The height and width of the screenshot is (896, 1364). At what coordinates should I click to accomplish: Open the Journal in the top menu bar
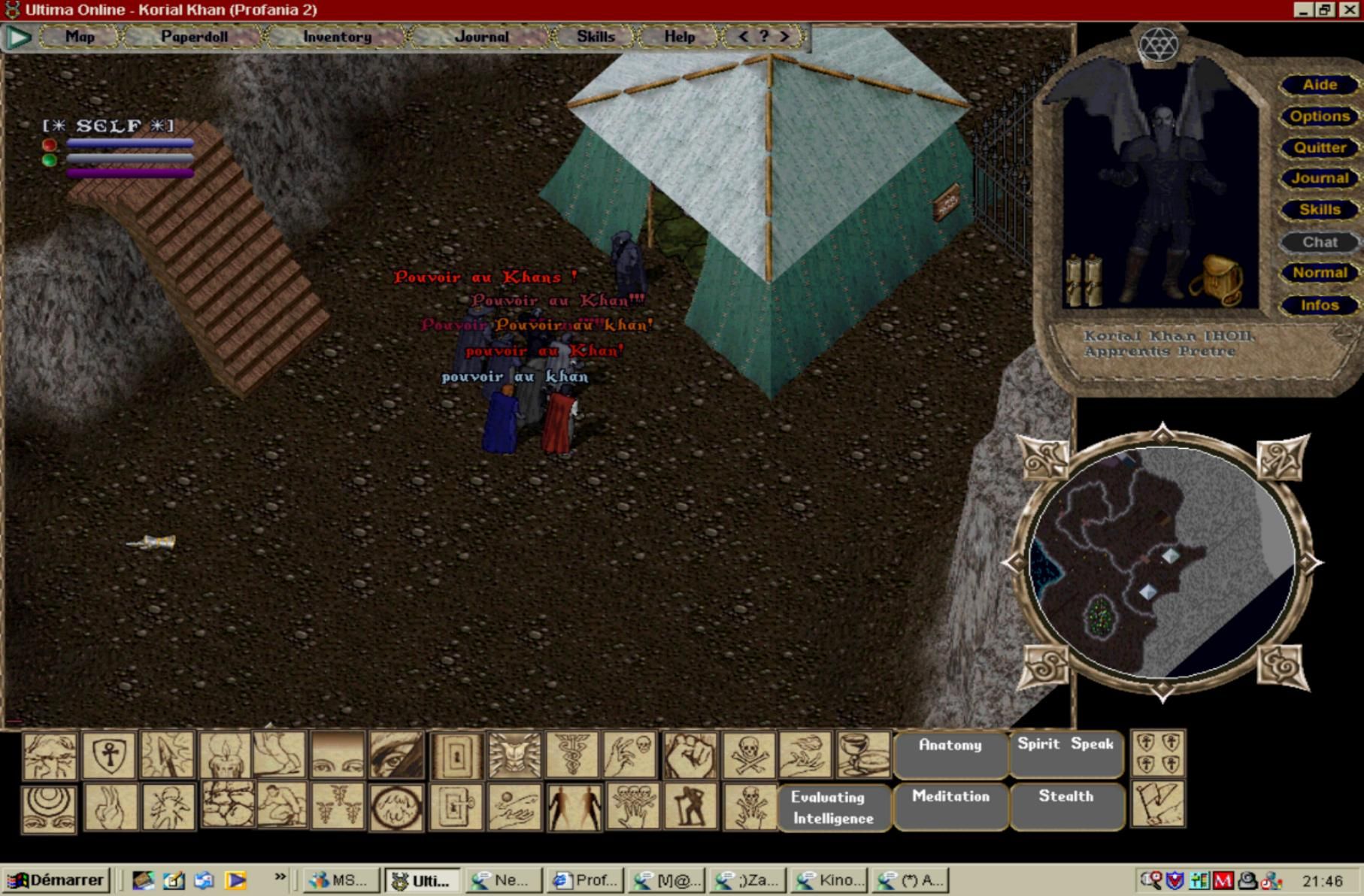click(x=481, y=36)
